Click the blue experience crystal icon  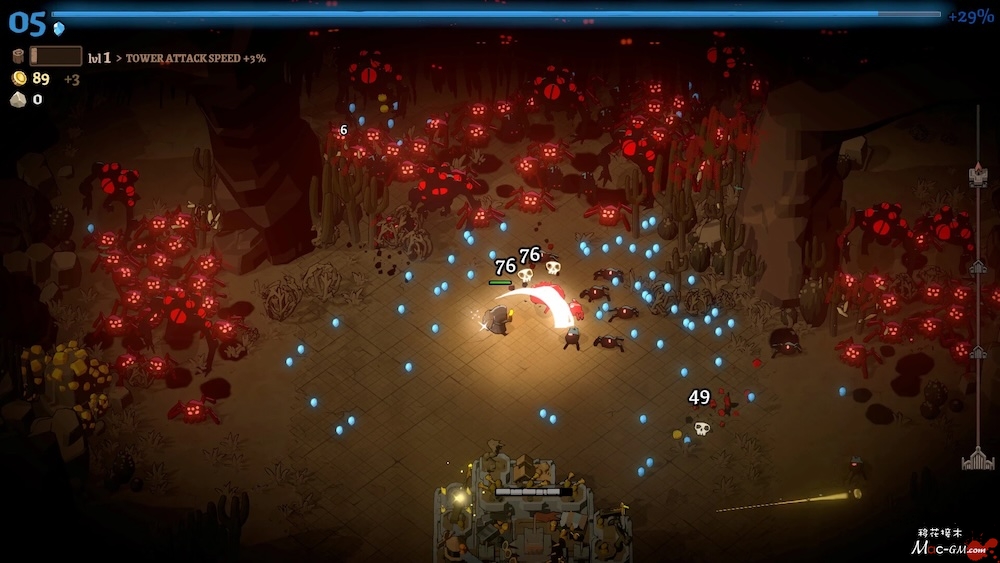tap(59, 29)
